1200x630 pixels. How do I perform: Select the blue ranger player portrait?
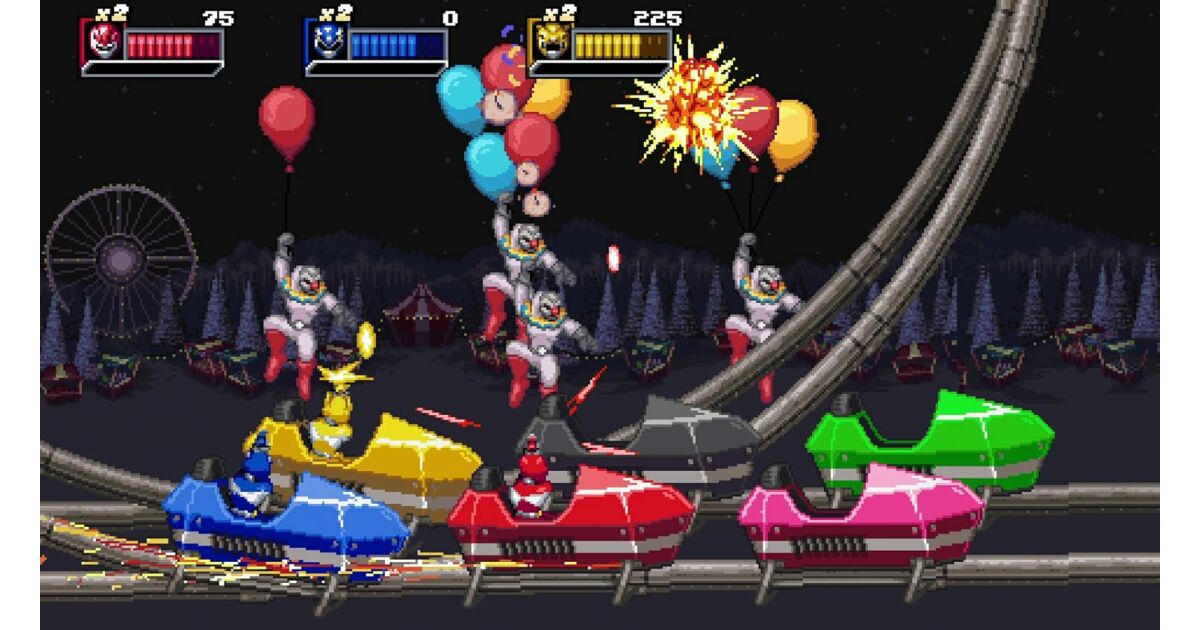pyautogui.click(x=328, y=43)
